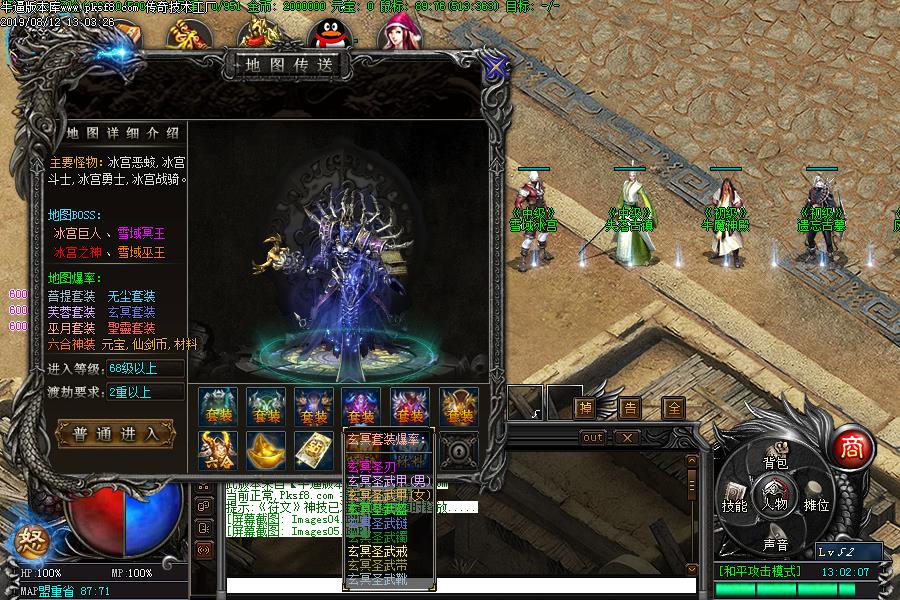Click the 告 button above the chat

point(630,408)
